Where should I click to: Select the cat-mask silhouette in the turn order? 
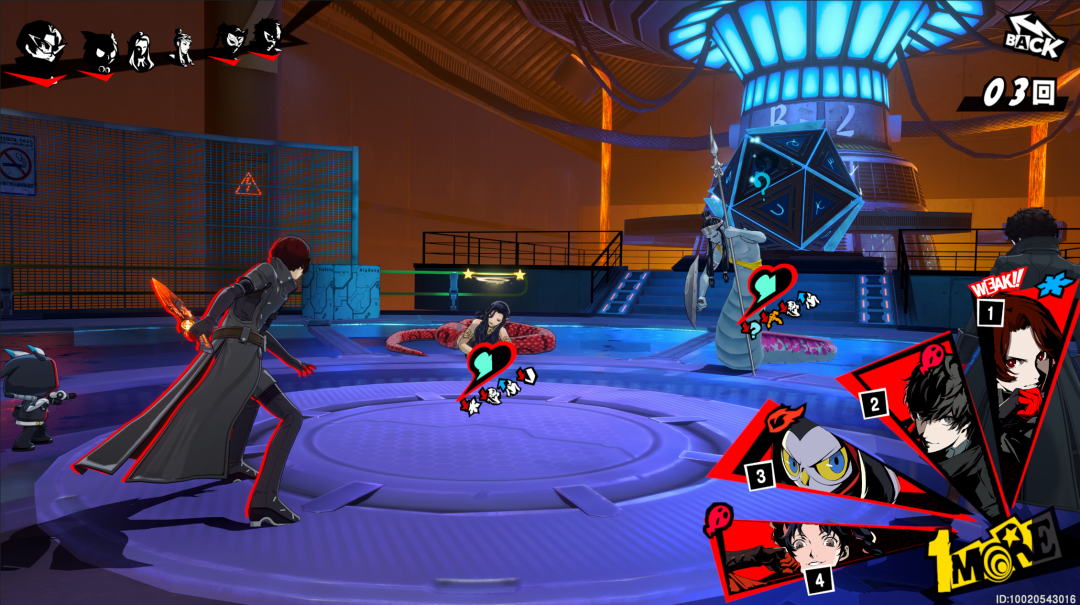[x=232, y=40]
